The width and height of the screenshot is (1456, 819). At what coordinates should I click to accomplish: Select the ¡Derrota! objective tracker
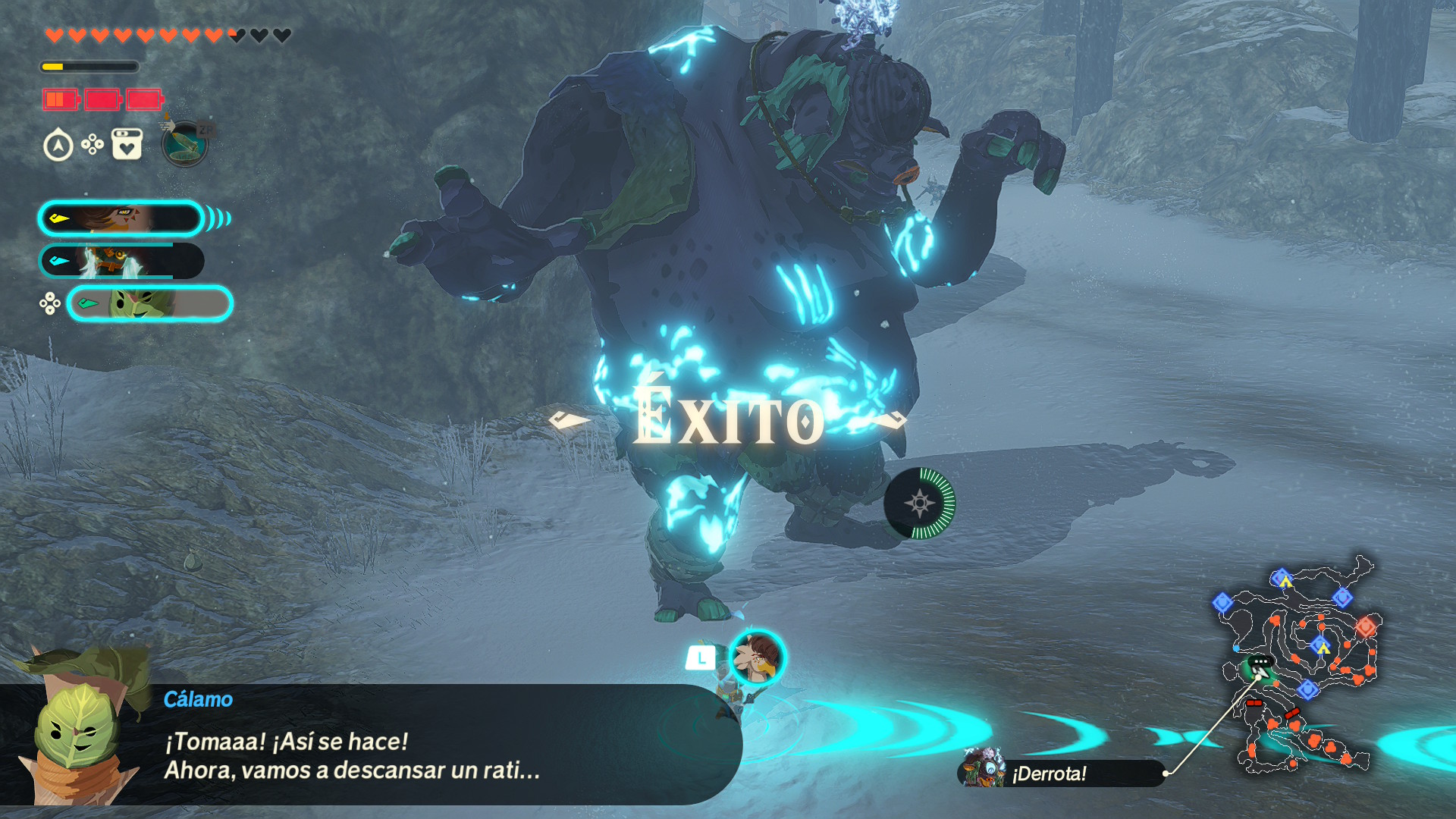1060,773
